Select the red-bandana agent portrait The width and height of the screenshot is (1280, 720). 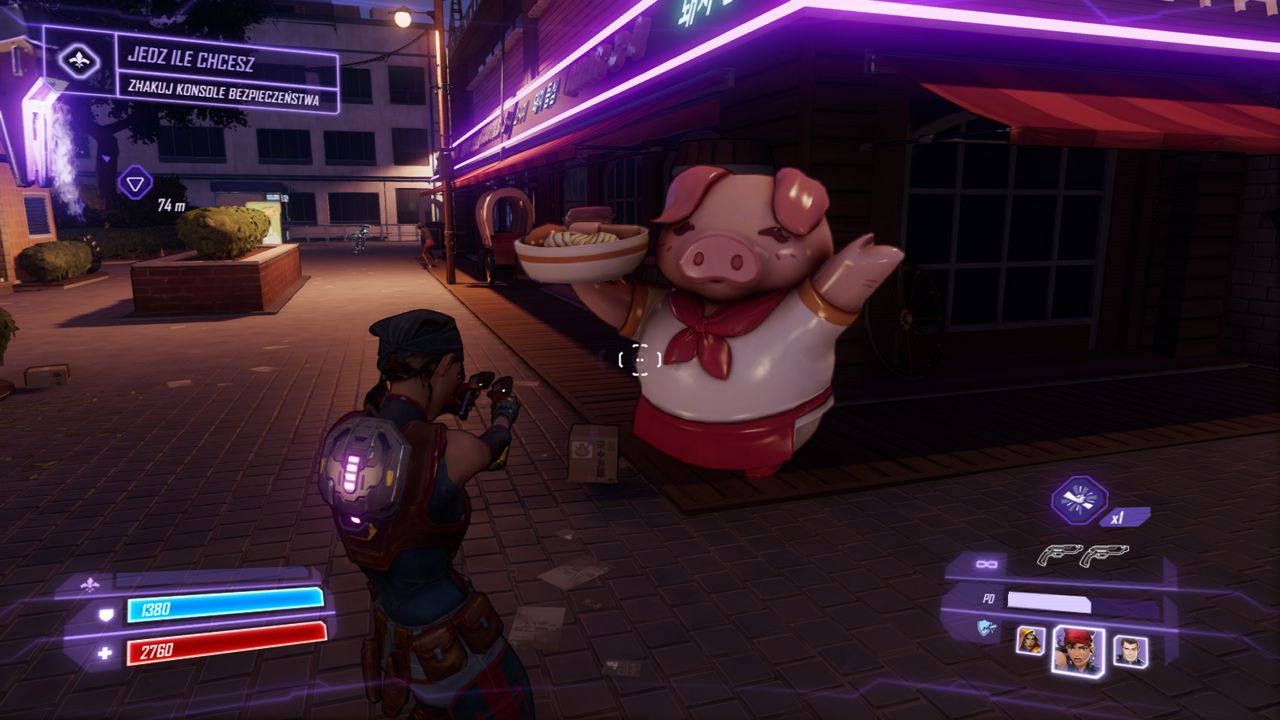coord(1078,651)
